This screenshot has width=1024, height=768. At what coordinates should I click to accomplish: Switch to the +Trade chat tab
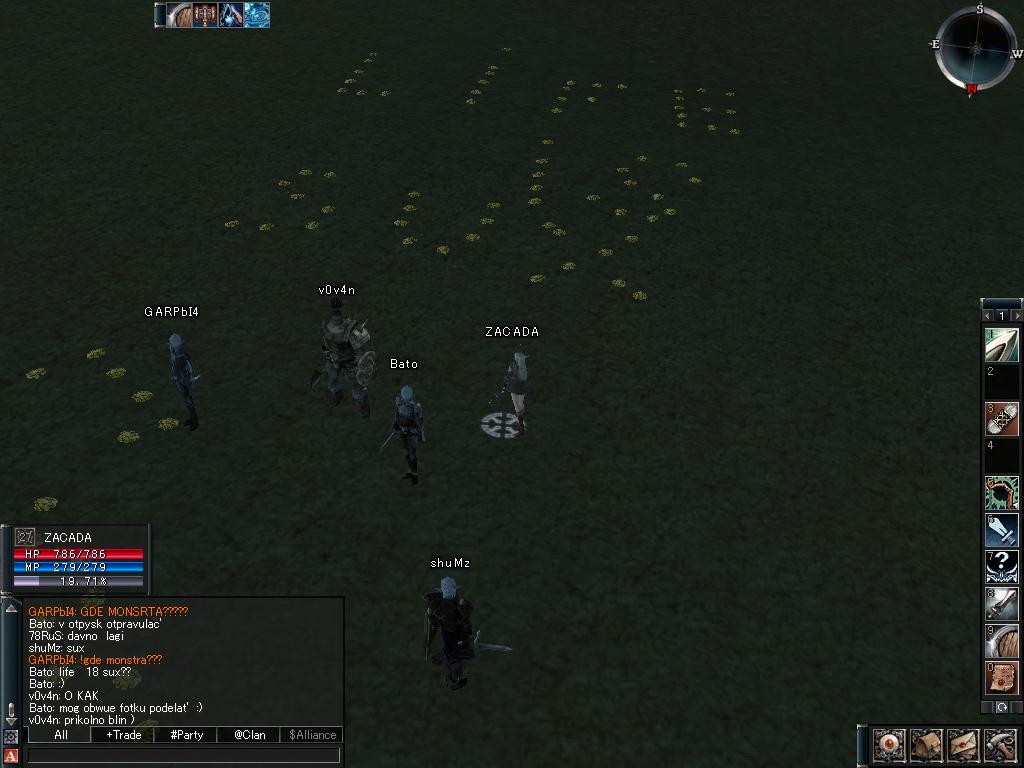(x=123, y=735)
